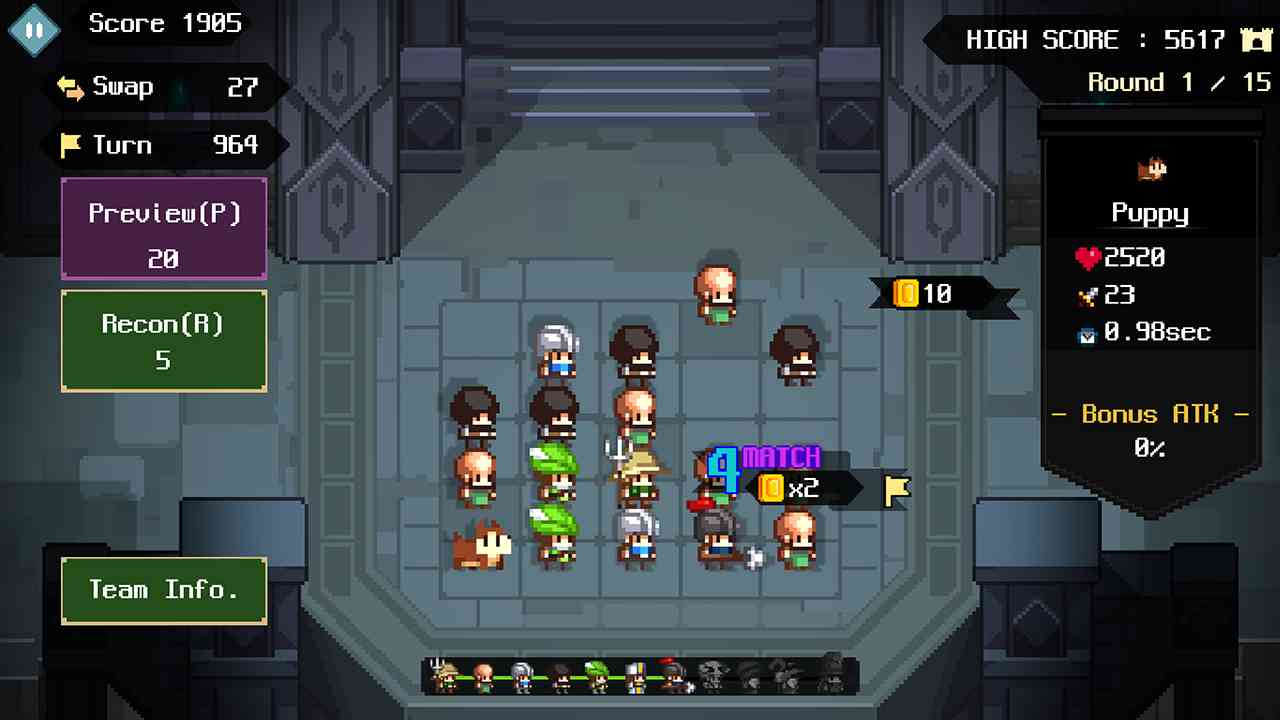Select the Score display

point(165,23)
